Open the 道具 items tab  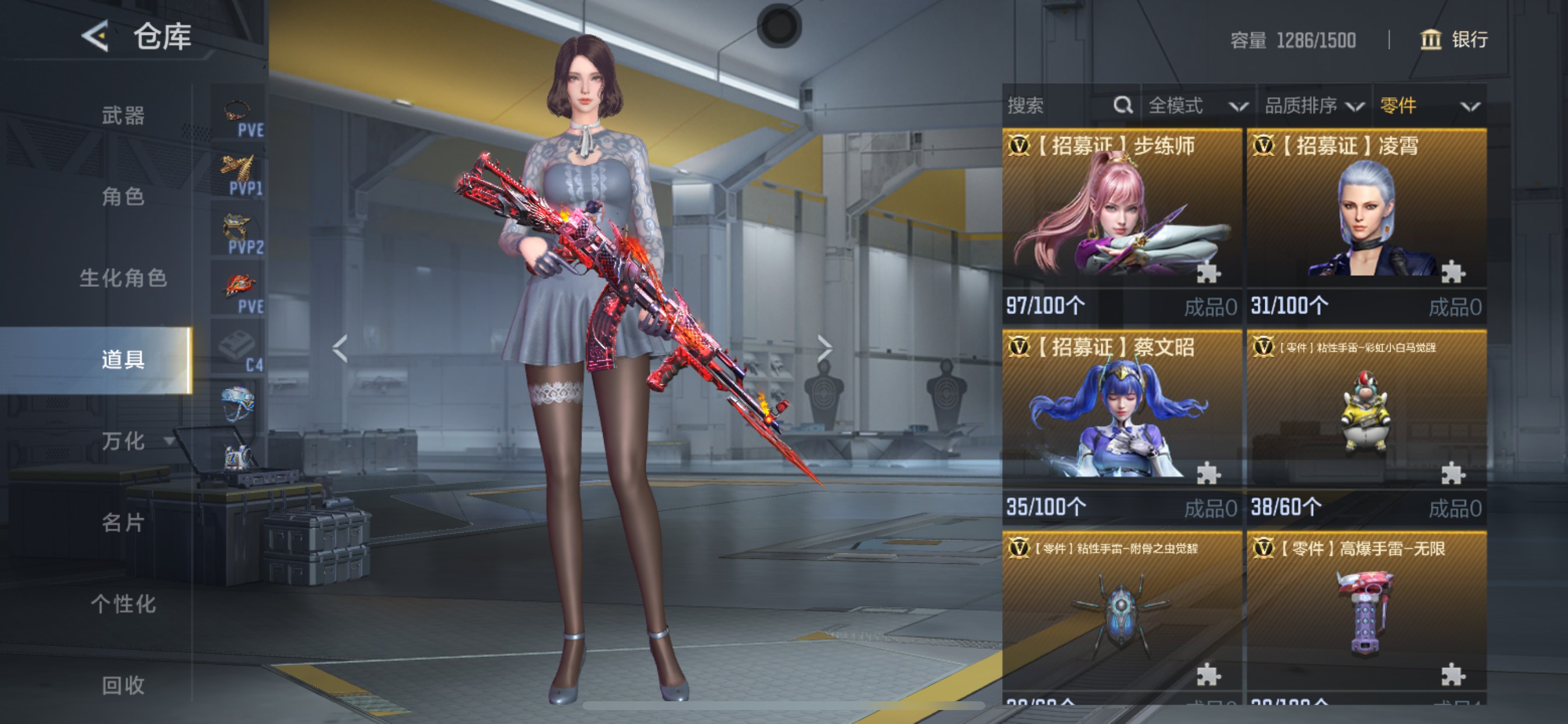point(123,360)
